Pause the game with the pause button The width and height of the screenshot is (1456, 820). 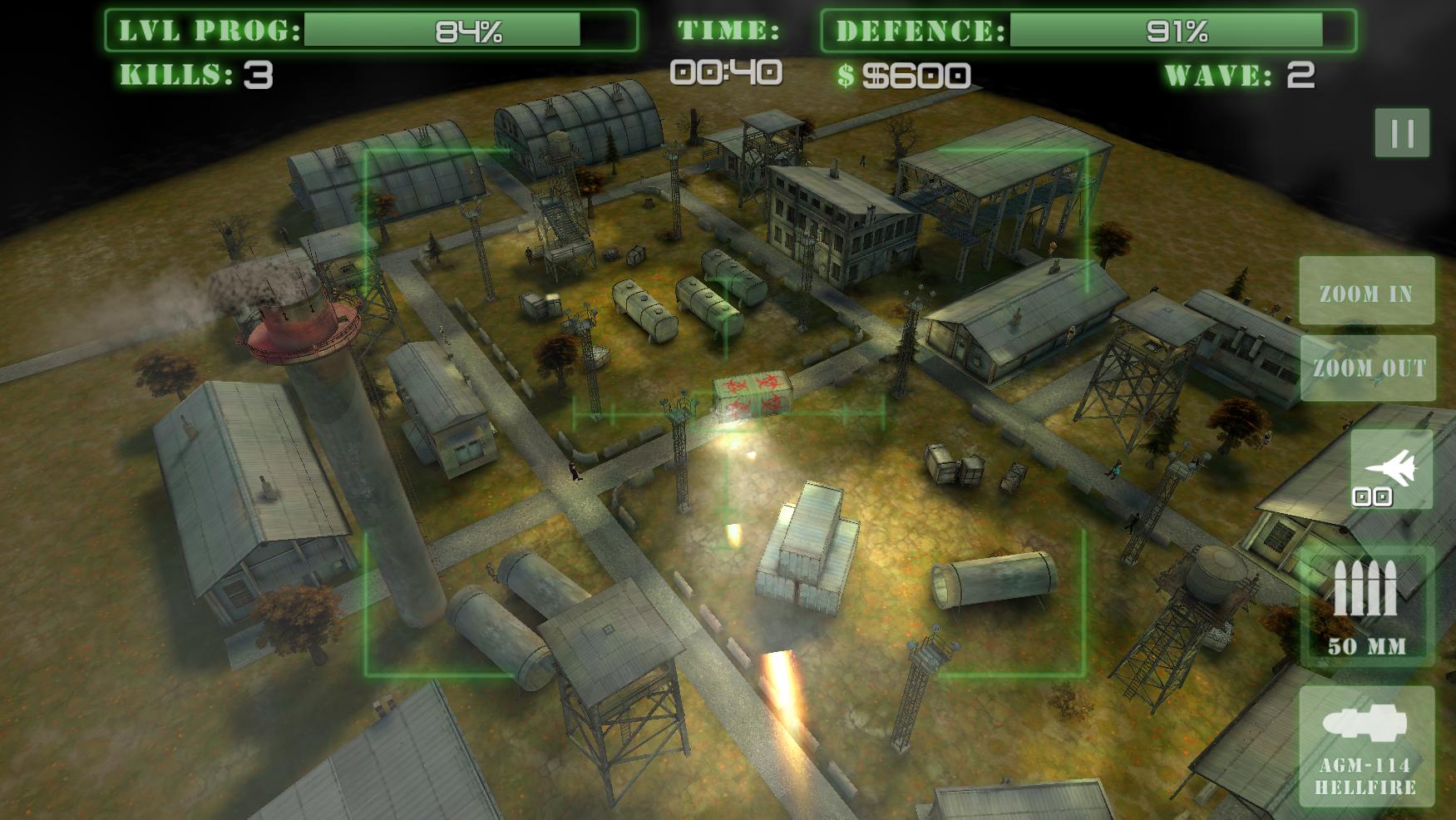[x=1402, y=132]
